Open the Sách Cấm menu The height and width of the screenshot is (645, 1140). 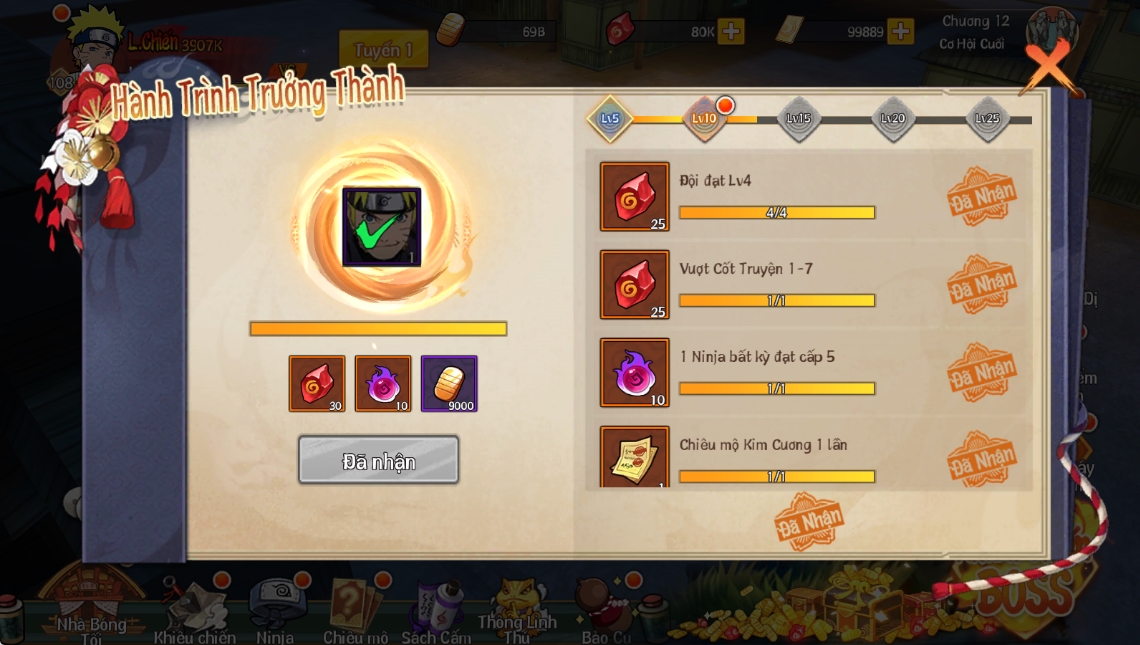pyautogui.click(x=436, y=612)
